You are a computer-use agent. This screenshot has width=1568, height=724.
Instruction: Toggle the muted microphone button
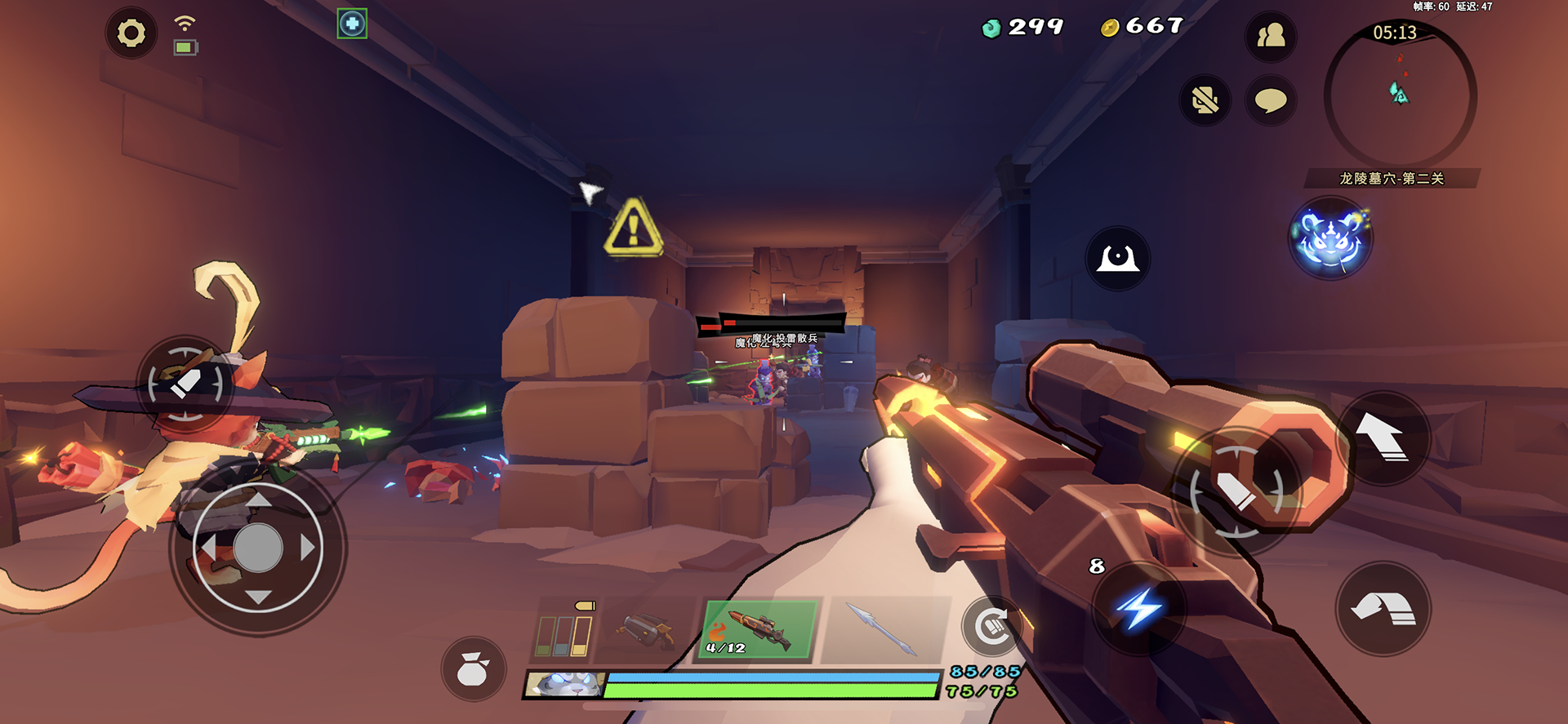pyautogui.click(x=1205, y=100)
